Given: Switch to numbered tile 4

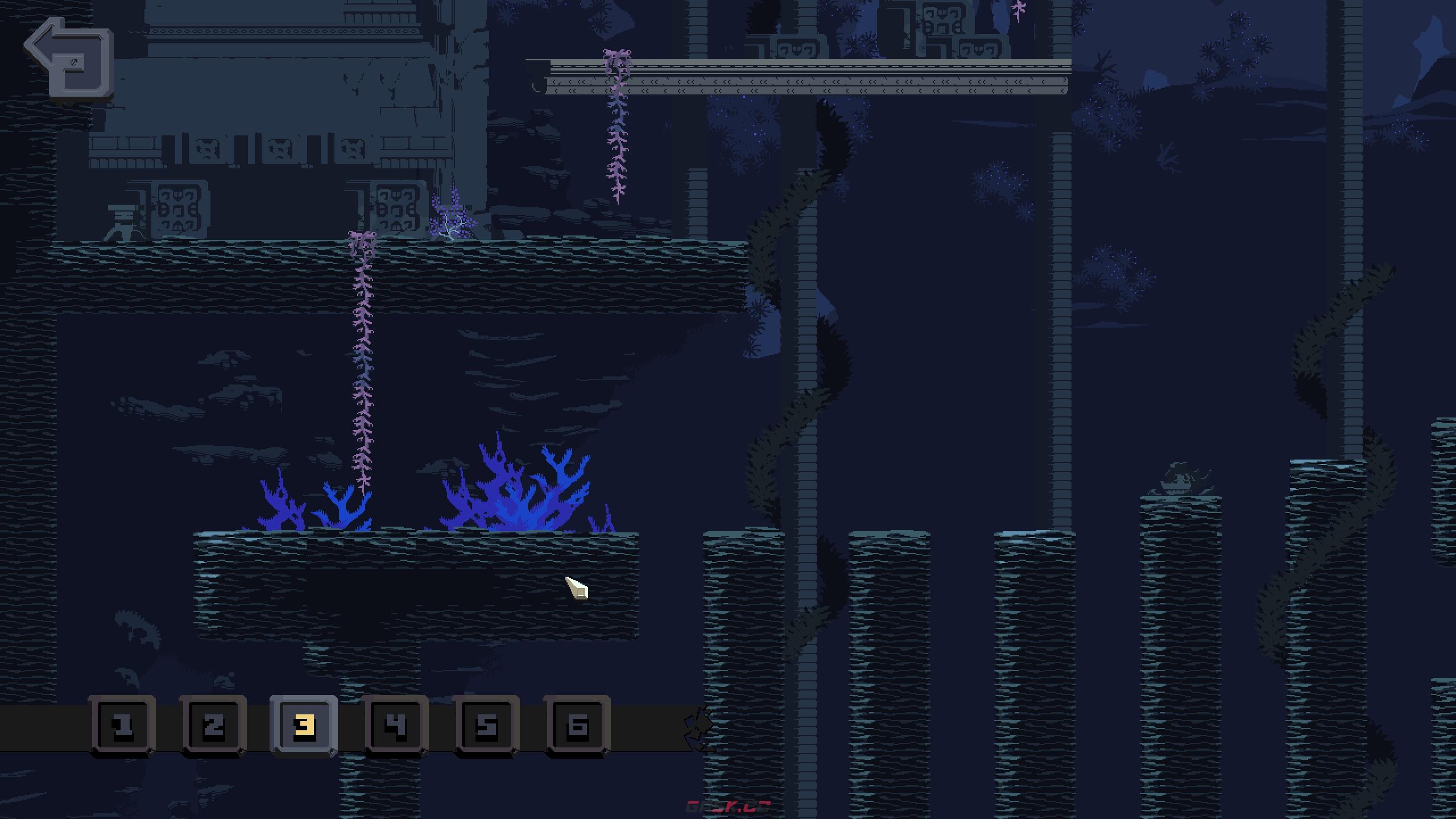Looking at the screenshot, I should tap(395, 726).
